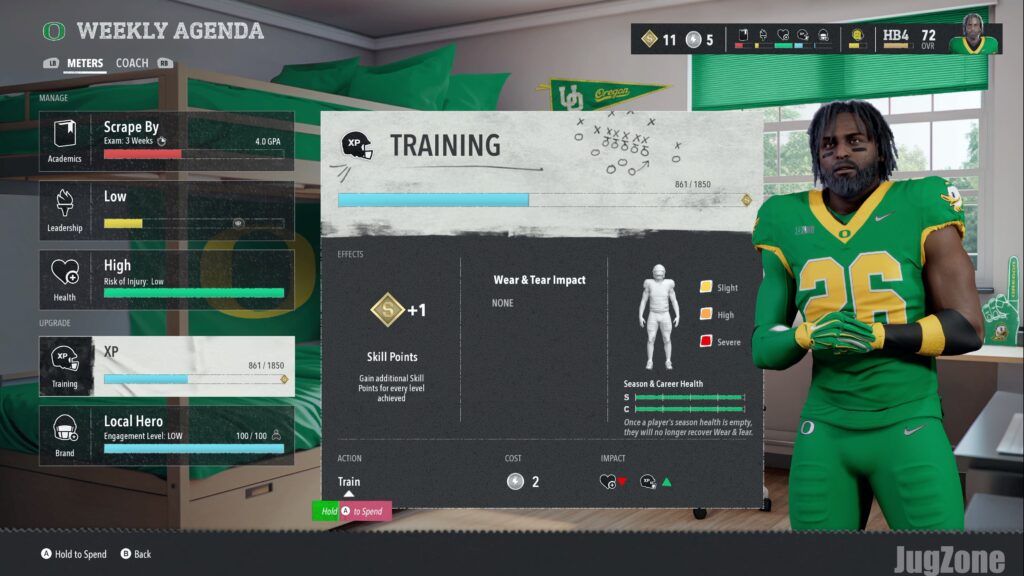Select the Academics Scrape By meter
The height and width of the screenshot is (576, 1024).
click(x=166, y=141)
